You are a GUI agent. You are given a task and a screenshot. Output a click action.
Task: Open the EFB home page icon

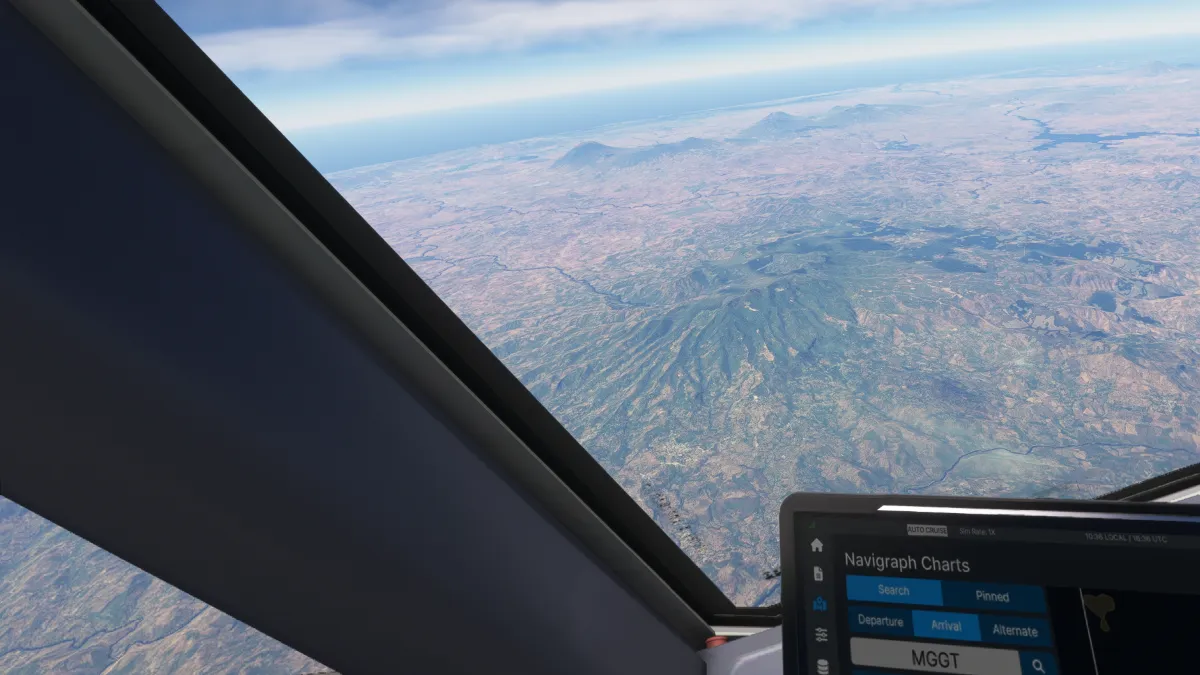817,545
